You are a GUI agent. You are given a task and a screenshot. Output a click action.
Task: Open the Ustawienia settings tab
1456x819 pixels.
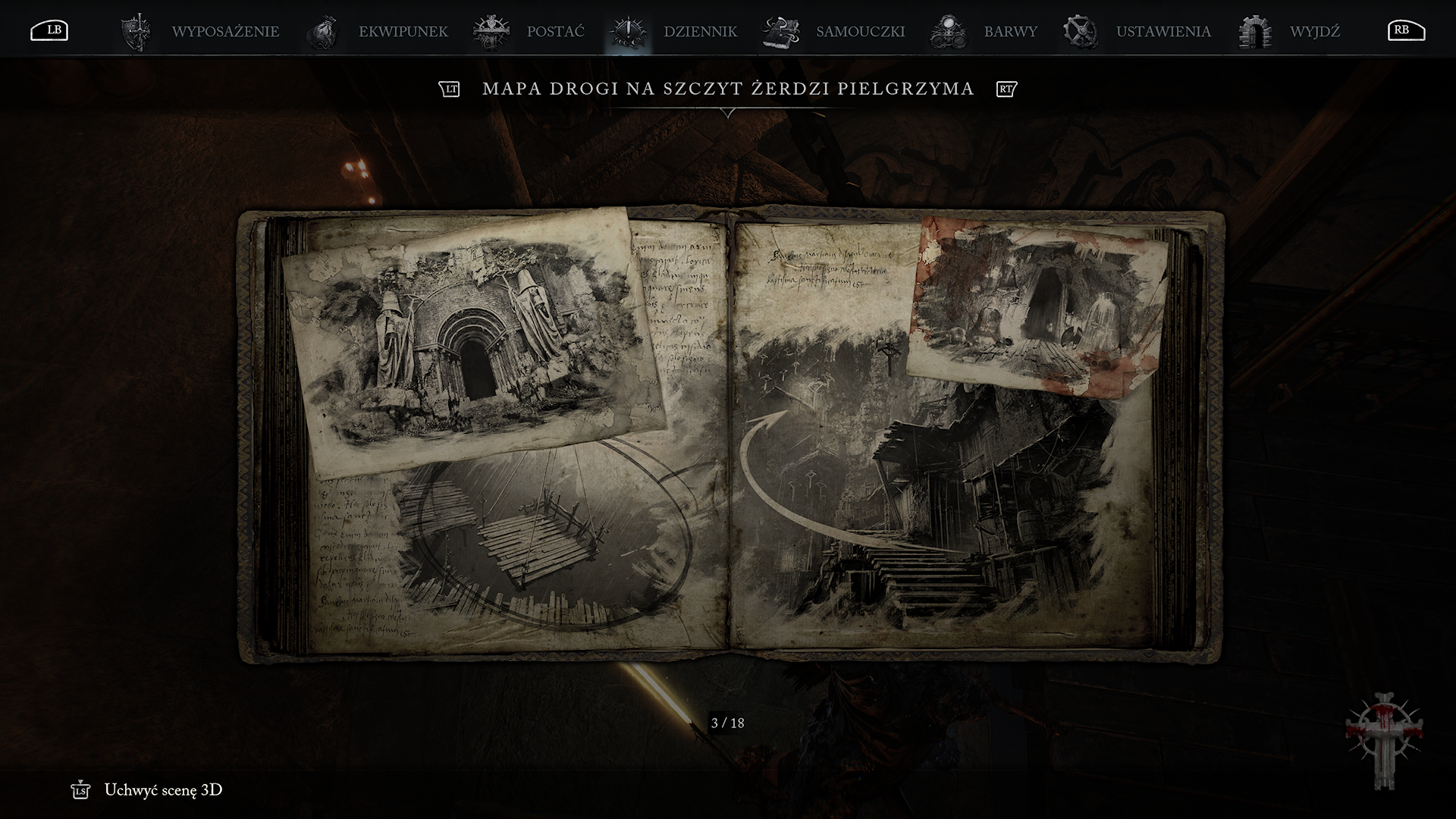tap(1163, 32)
